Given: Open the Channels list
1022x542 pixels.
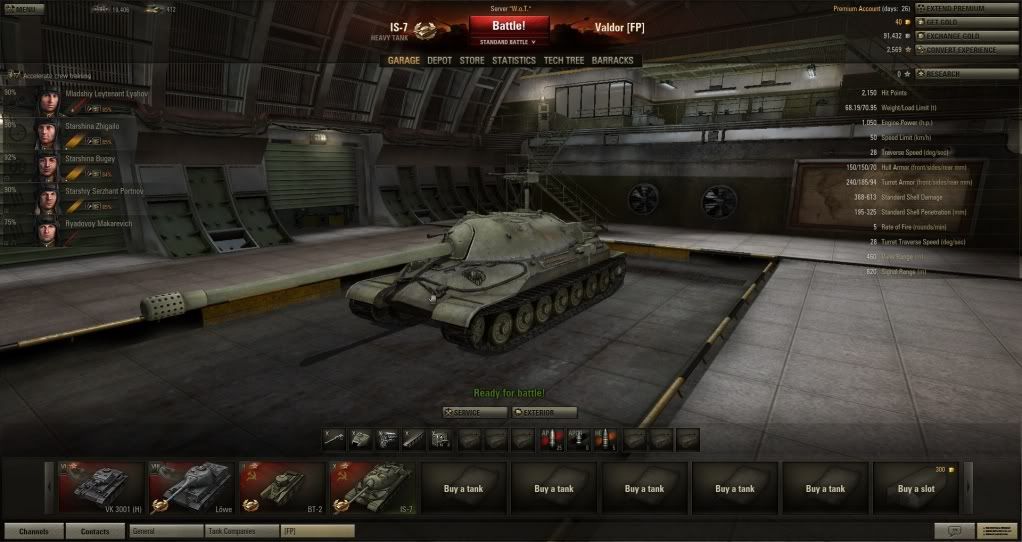Looking at the screenshot, I should (34, 531).
